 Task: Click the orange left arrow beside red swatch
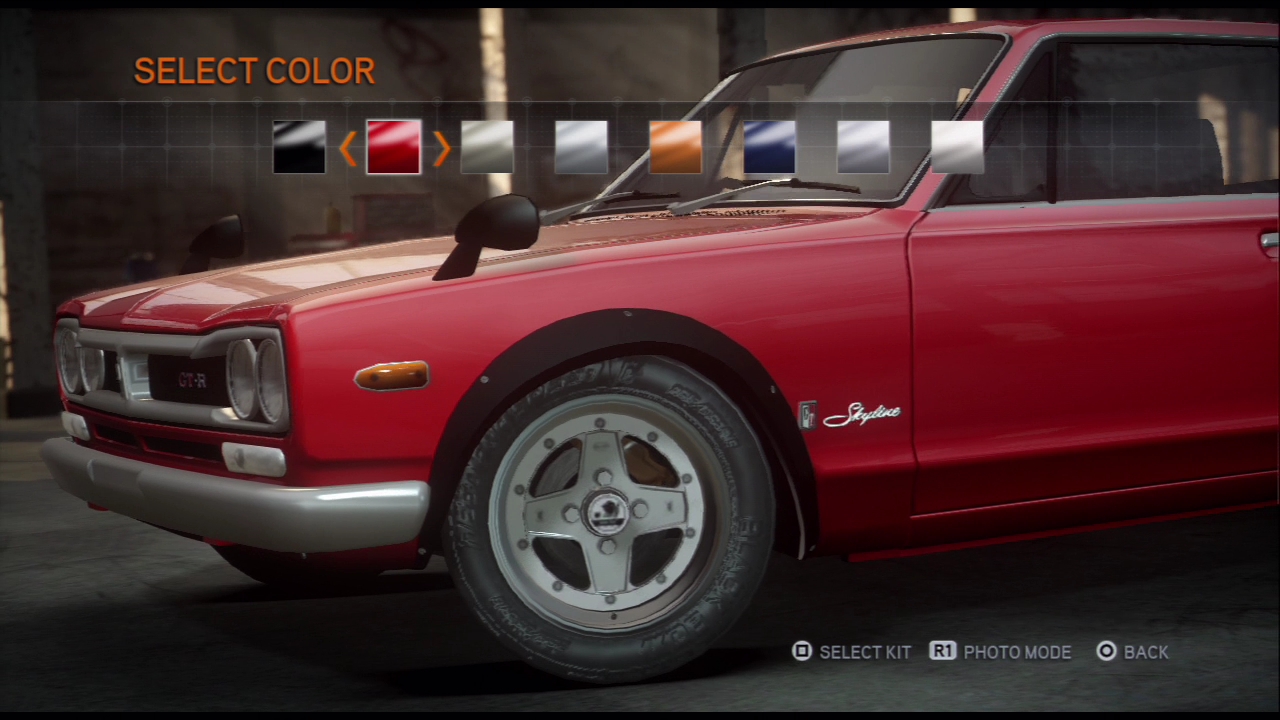pyautogui.click(x=348, y=148)
